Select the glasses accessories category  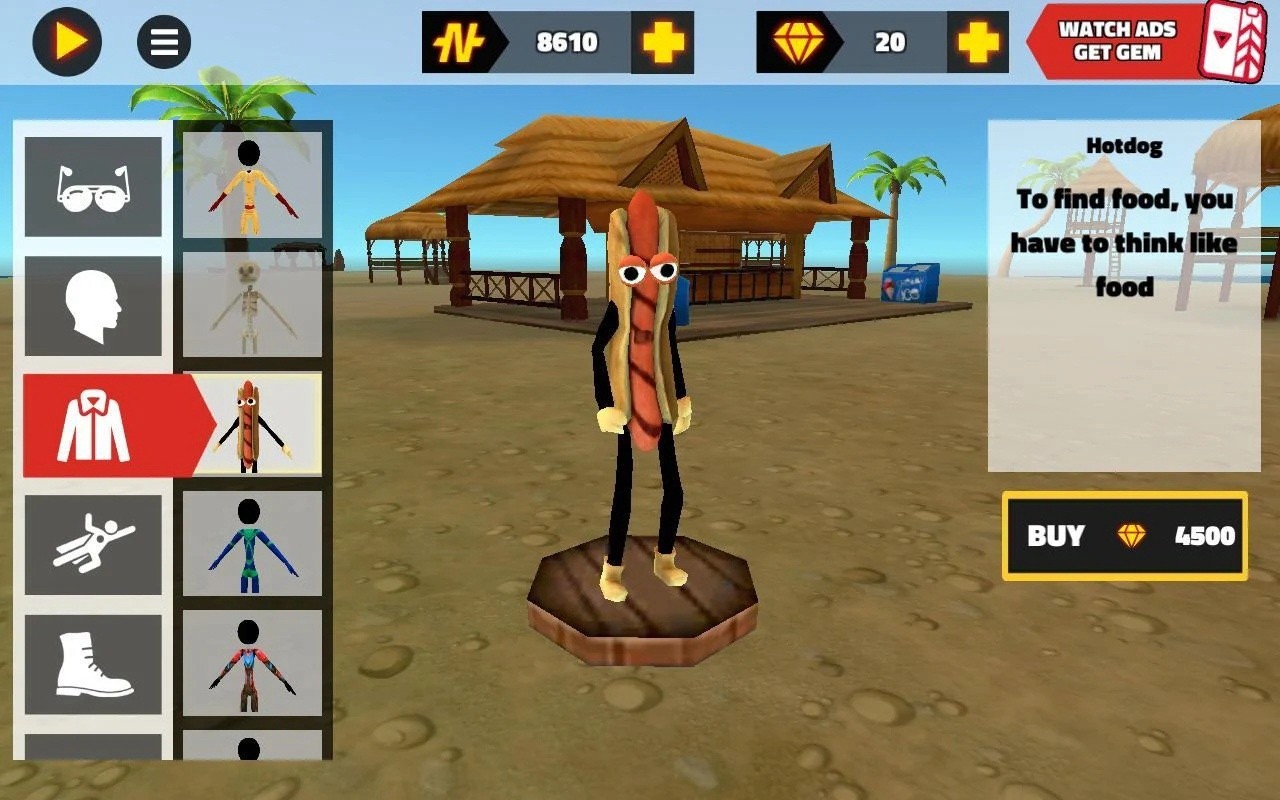coord(93,186)
